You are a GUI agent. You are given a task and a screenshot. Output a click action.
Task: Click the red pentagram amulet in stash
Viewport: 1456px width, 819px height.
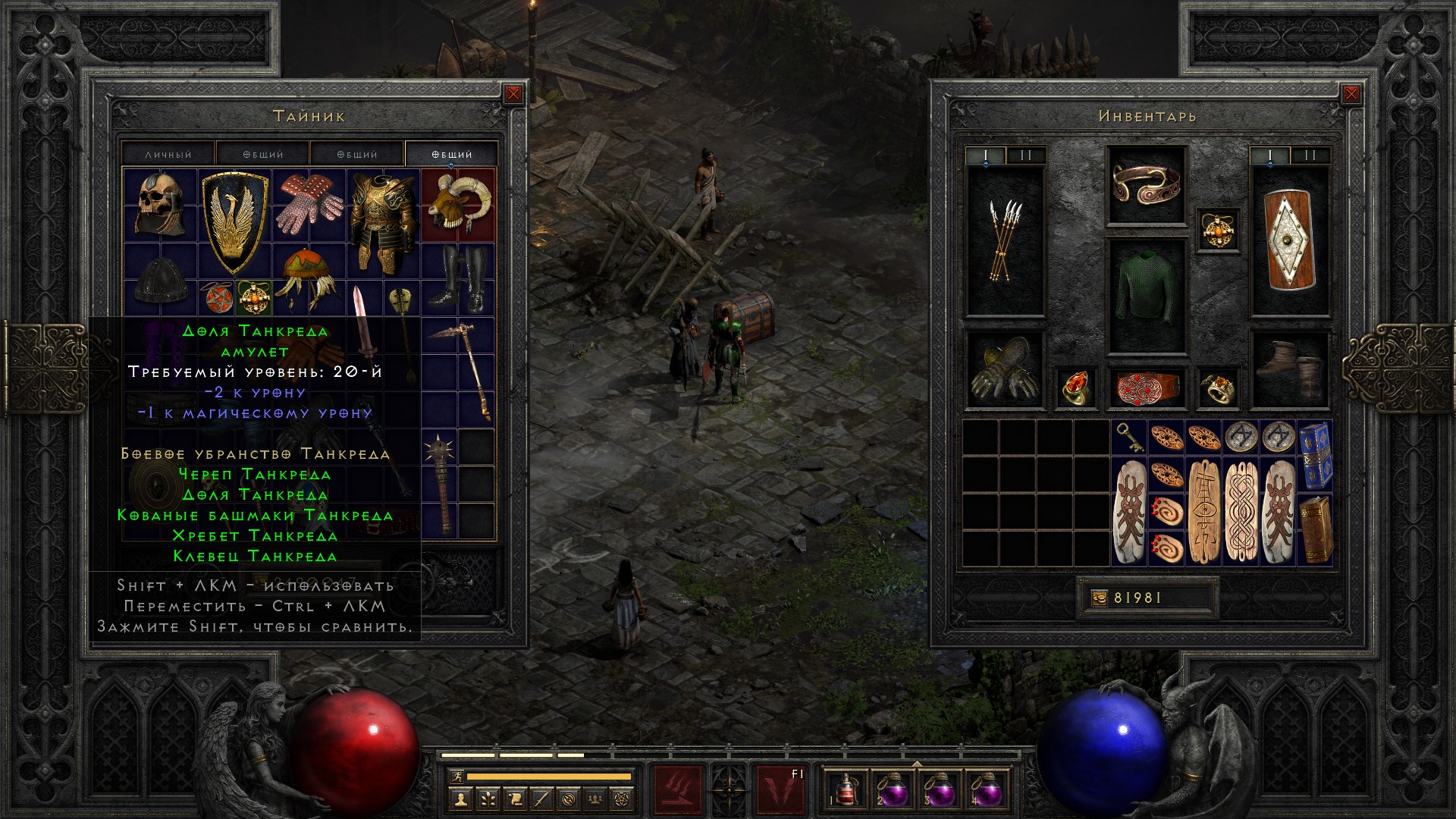coord(215,298)
